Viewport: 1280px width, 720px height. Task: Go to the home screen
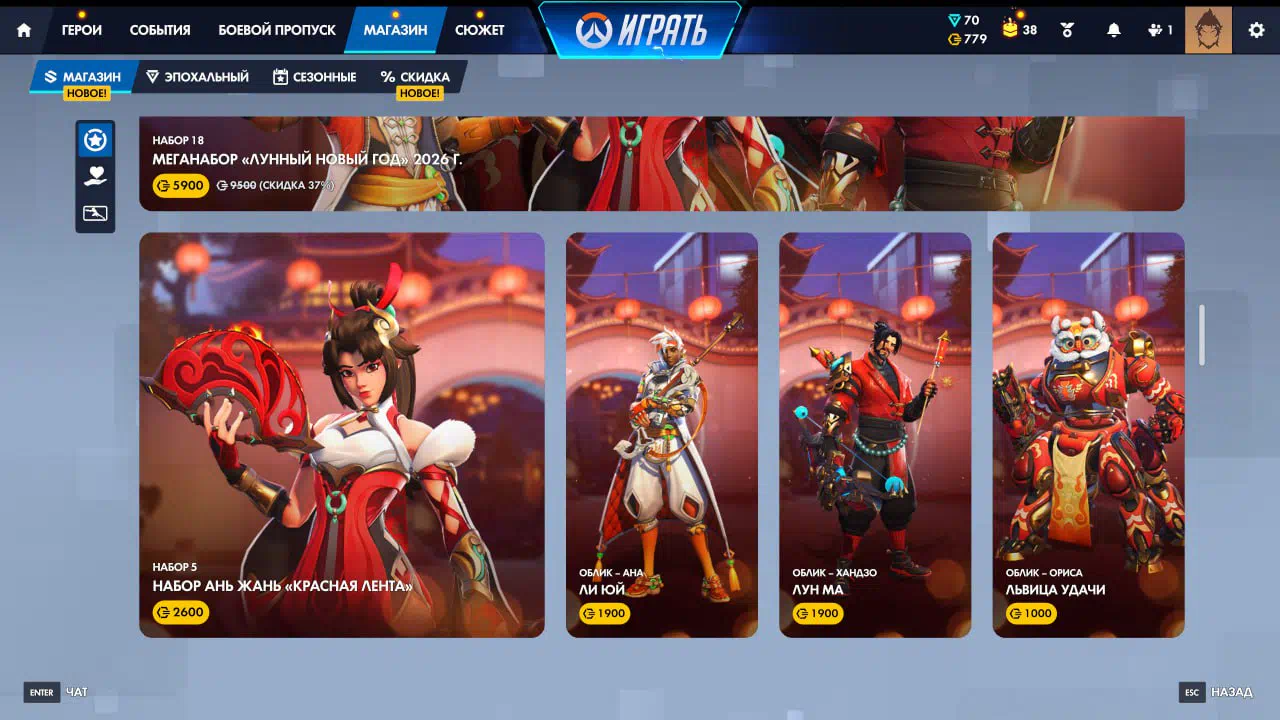pos(24,30)
